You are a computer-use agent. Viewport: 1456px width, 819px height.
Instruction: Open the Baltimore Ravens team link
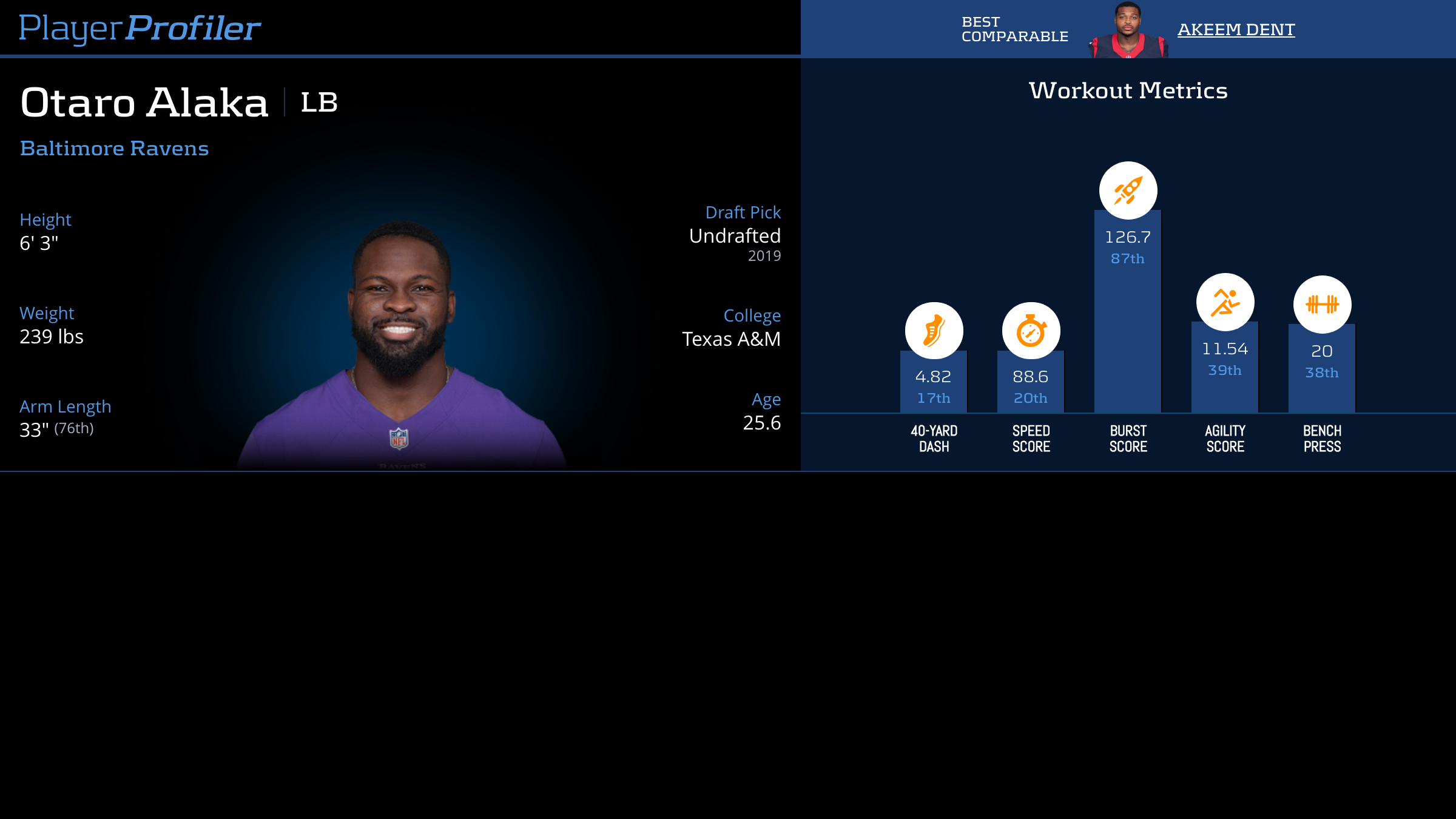(x=114, y=148)
